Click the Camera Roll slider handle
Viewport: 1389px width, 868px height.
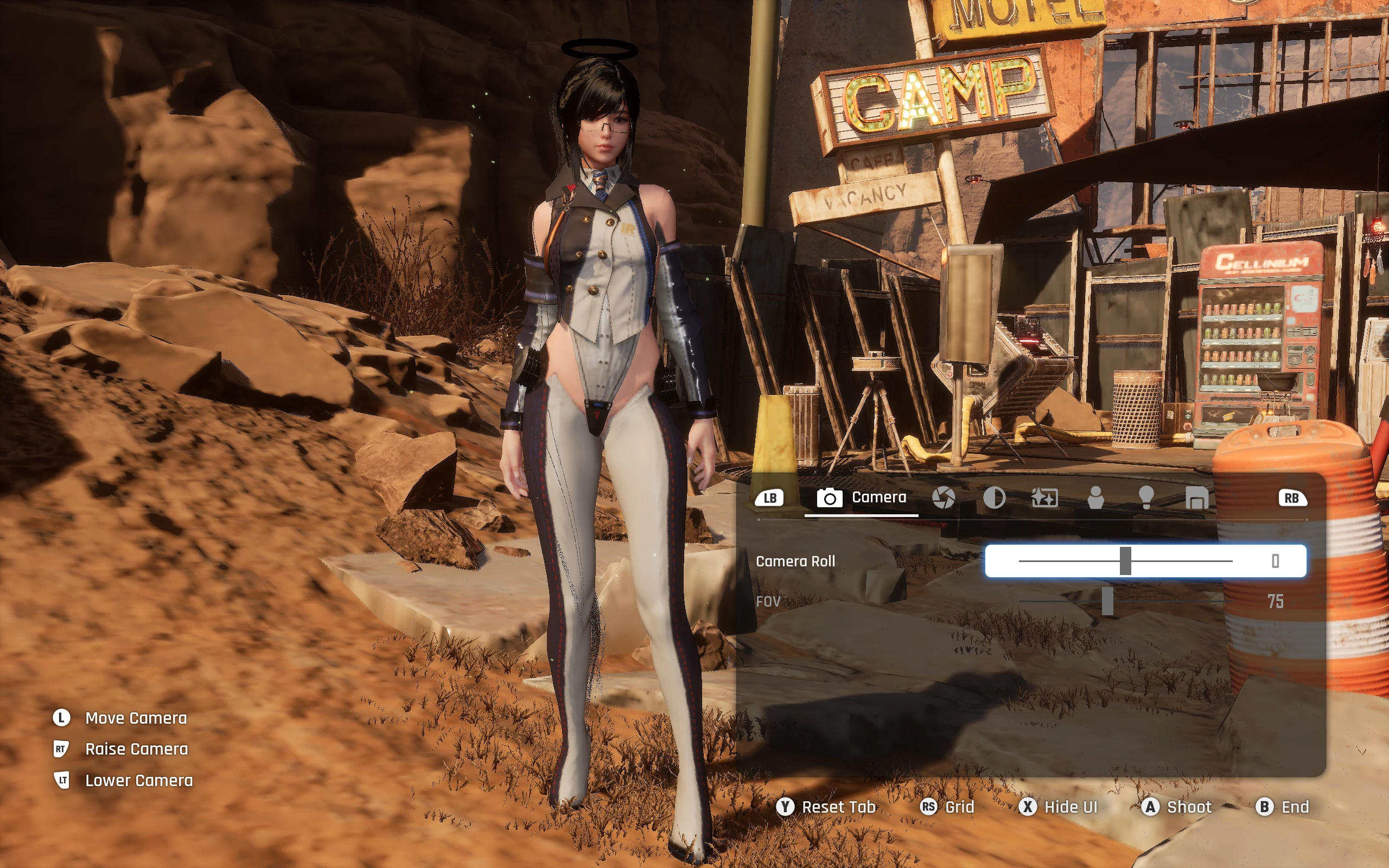coord(1125,561)
